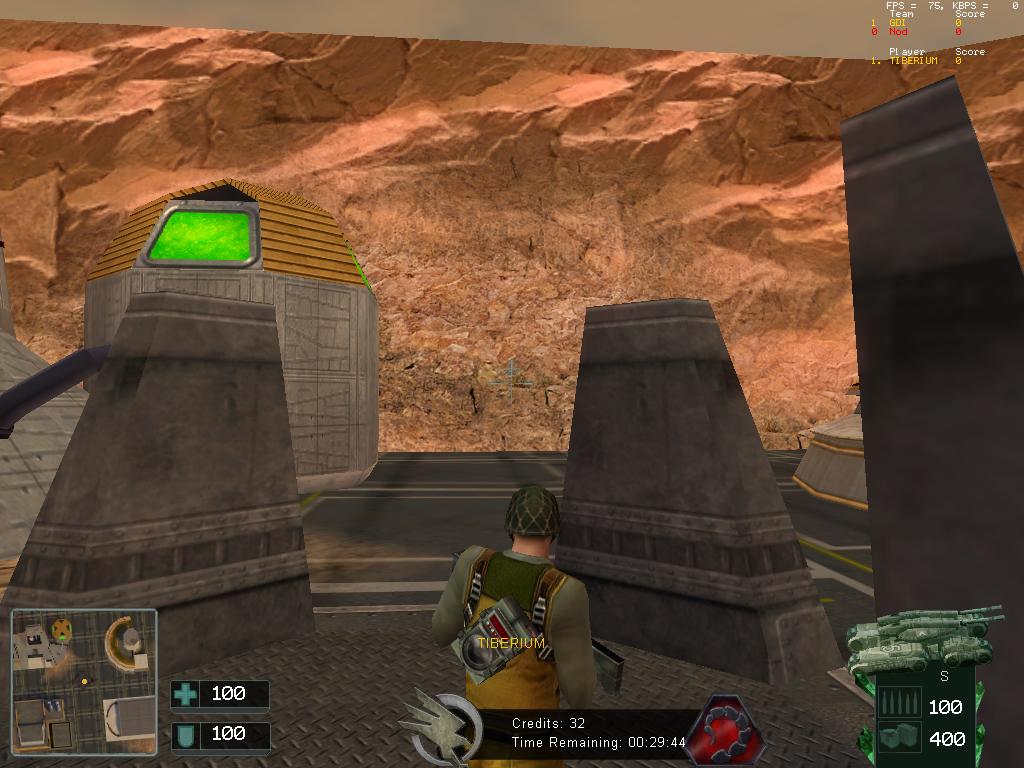Click the green health cross icon
This screenshot has height=768, width=1024.
click(x=185, y=694)
